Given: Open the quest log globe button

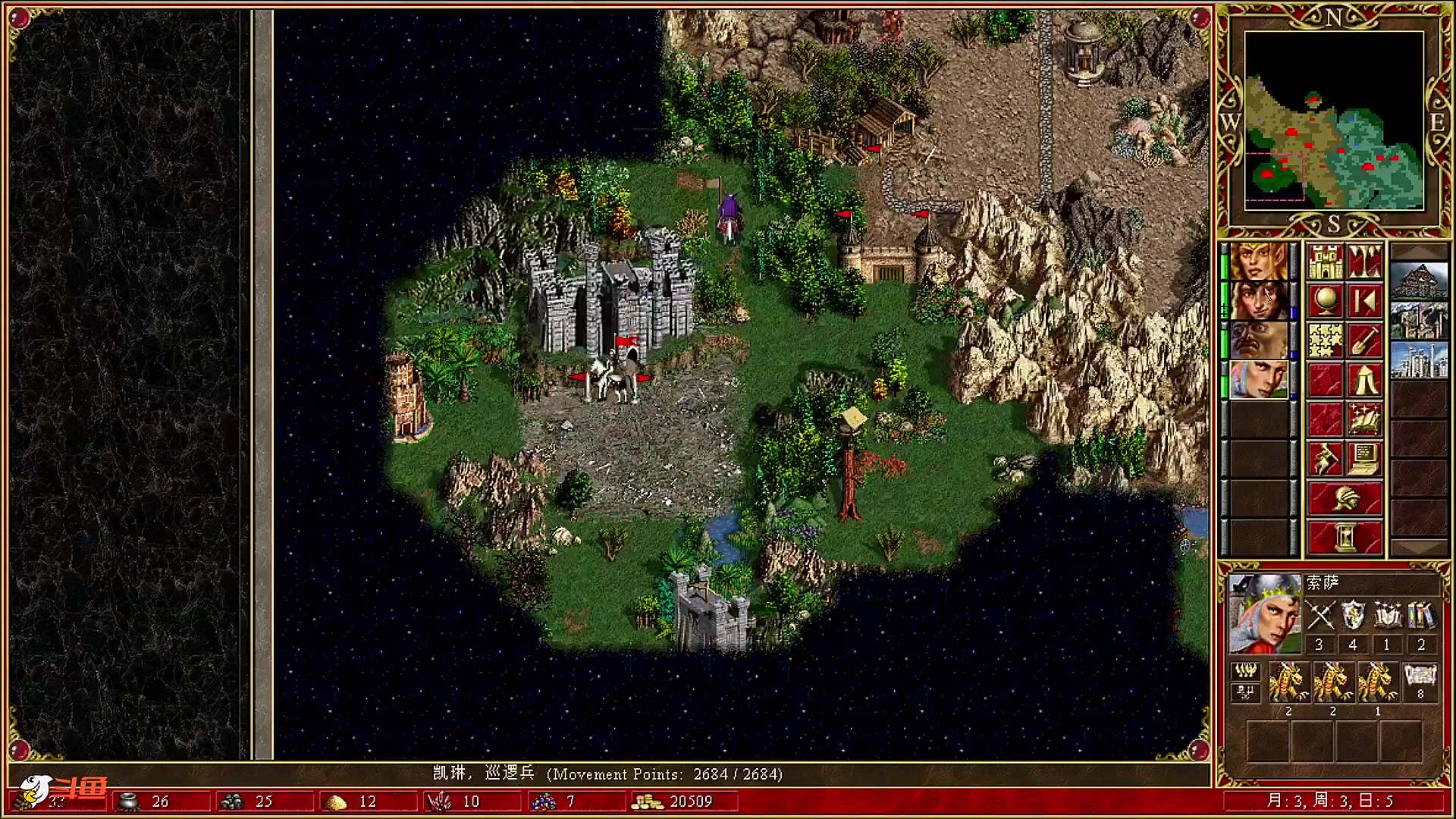Looking at the screenshot, I should click(x=1325, y=301).
